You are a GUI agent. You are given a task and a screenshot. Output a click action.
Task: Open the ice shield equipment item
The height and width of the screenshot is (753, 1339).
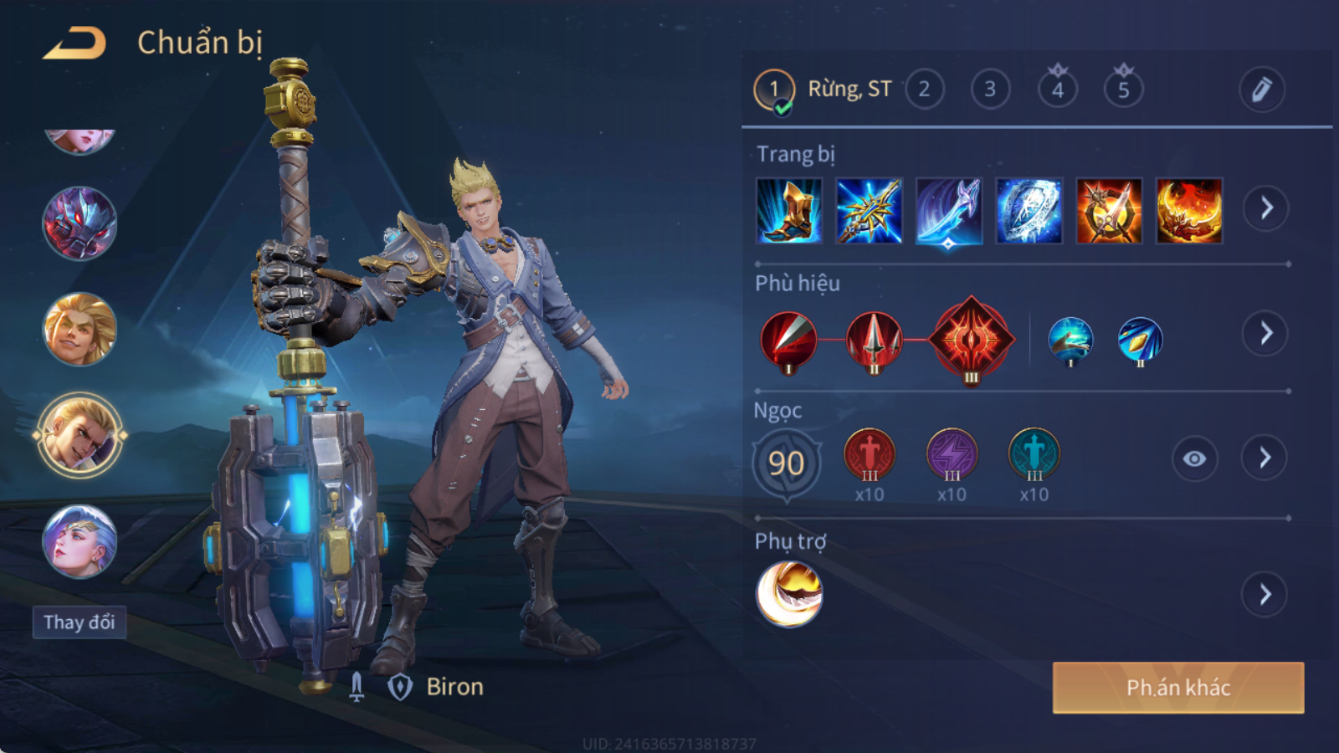1029,211
